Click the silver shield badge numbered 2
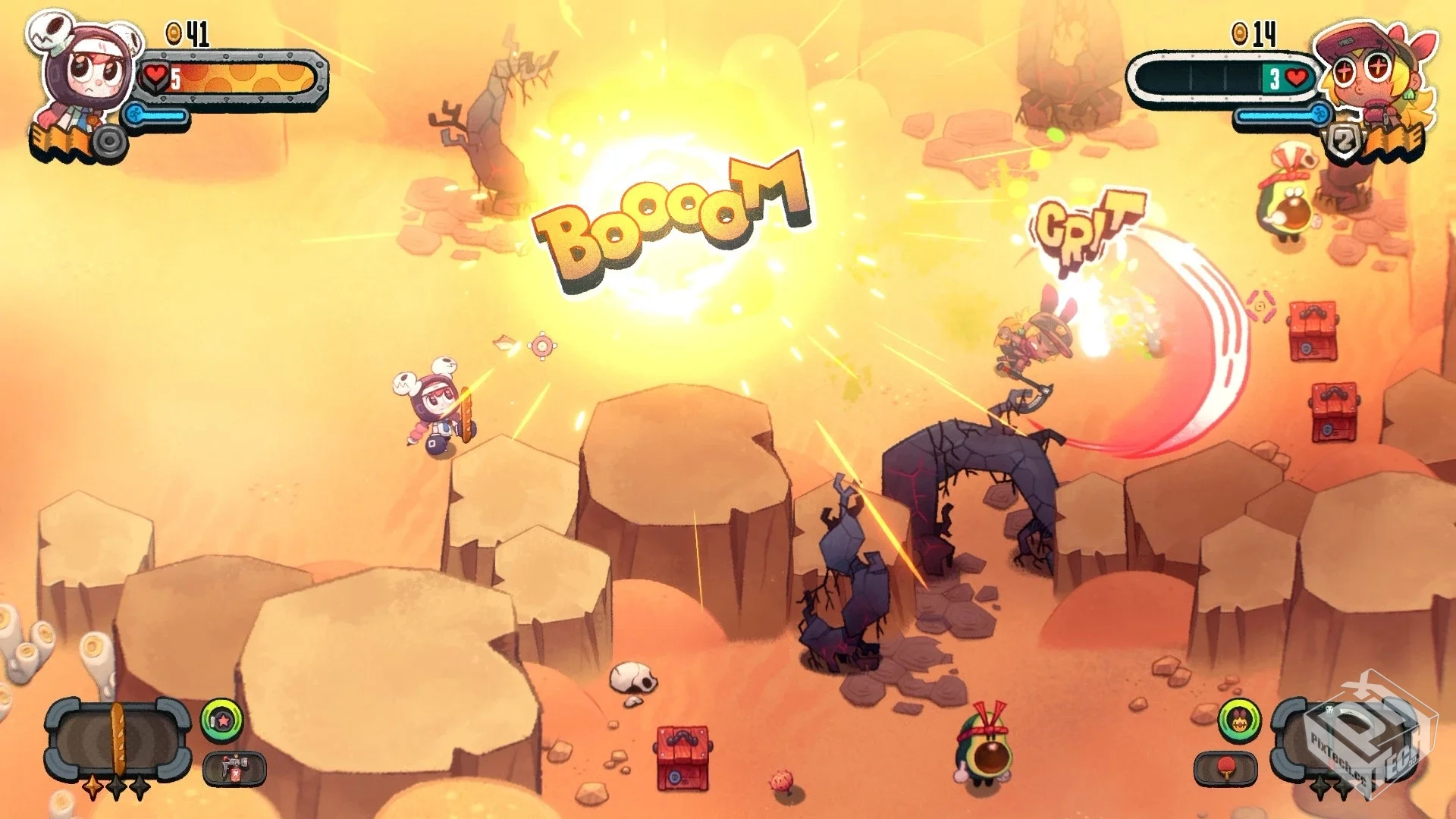The width and height of the screenshot is (1456, 819). point(1342,142)
